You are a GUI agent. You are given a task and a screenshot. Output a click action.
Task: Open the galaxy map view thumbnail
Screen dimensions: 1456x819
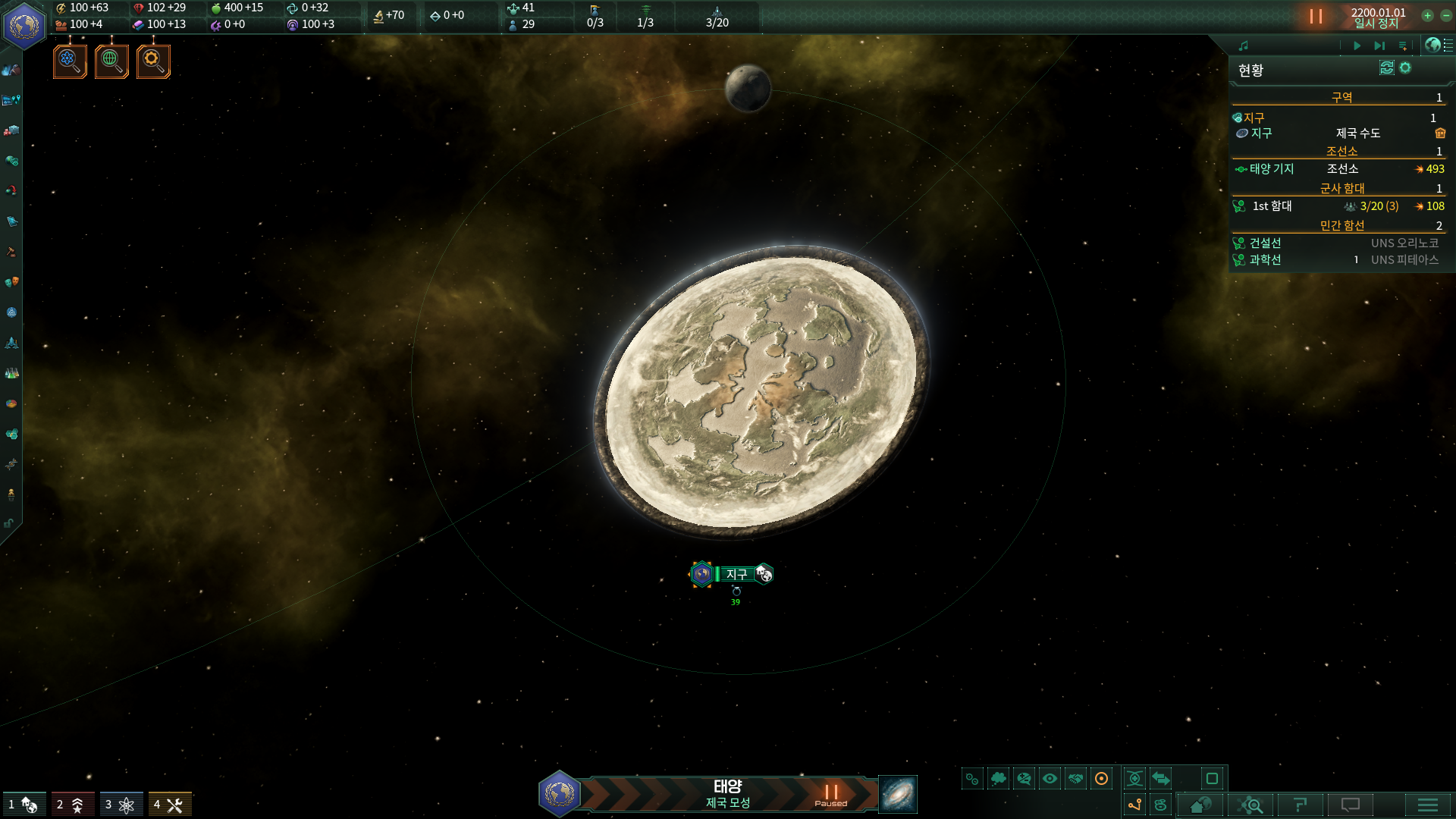click(x=898, y=794)
